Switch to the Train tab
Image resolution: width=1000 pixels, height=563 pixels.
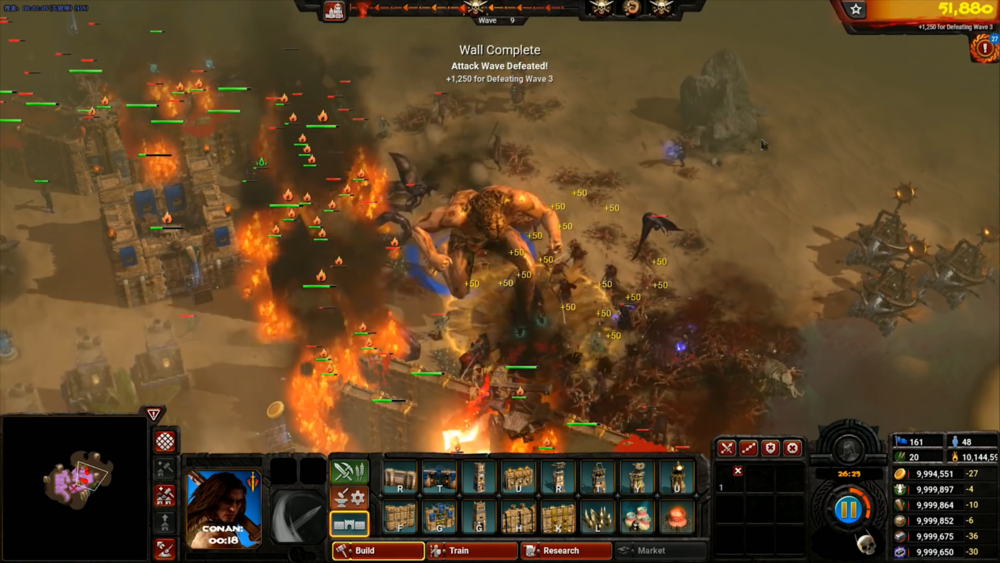472,551
